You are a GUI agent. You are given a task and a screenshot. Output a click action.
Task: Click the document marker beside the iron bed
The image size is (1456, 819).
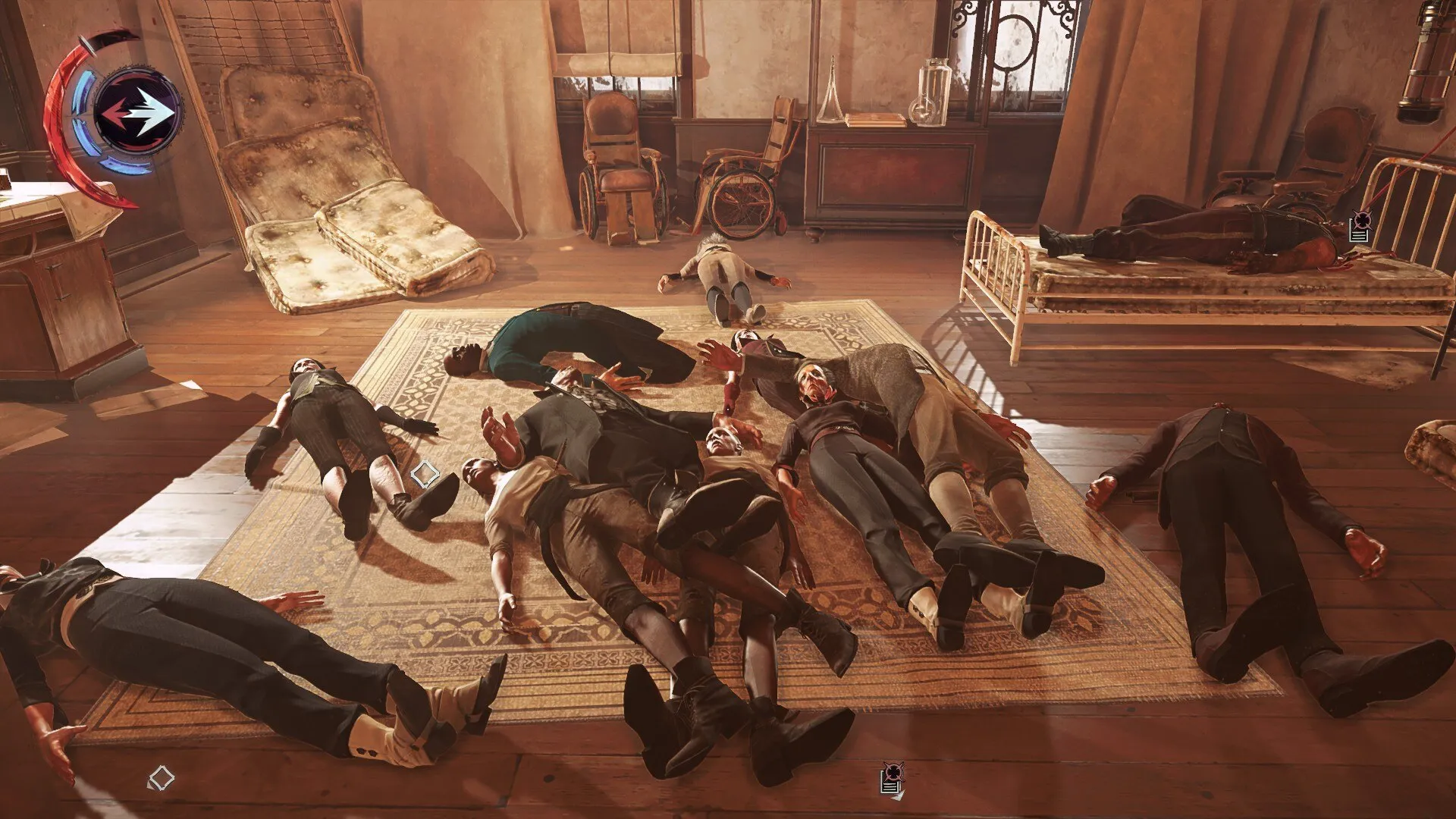click(1360, 227)
